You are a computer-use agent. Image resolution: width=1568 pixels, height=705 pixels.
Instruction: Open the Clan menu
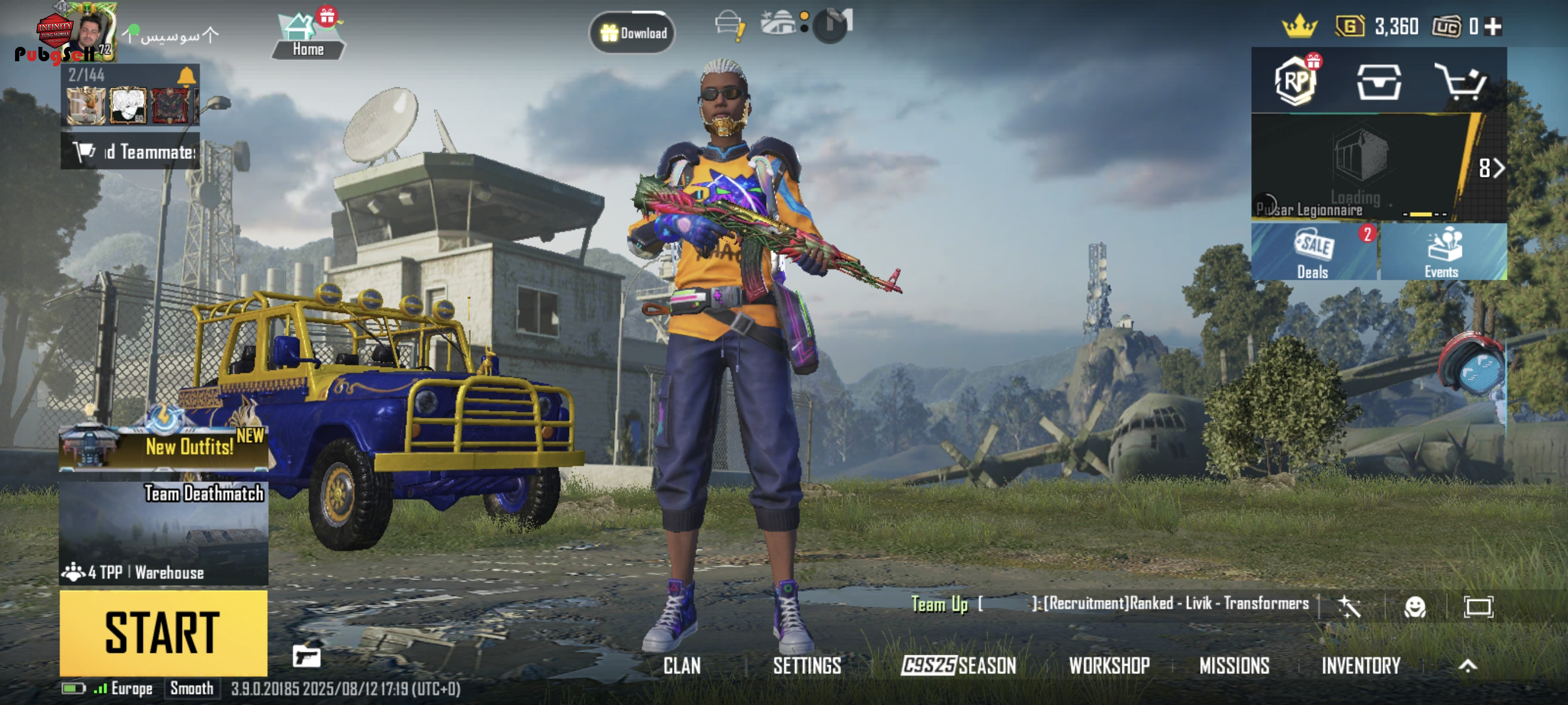click(x=682, y=666)
